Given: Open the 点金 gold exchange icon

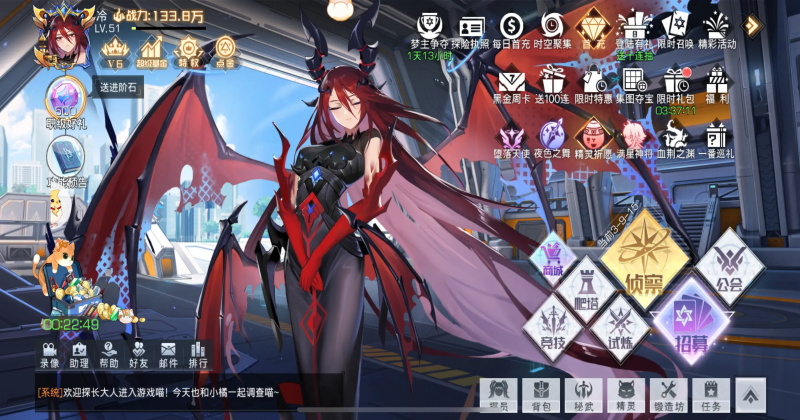Looking at the screenshot, I should click(225, 50).
